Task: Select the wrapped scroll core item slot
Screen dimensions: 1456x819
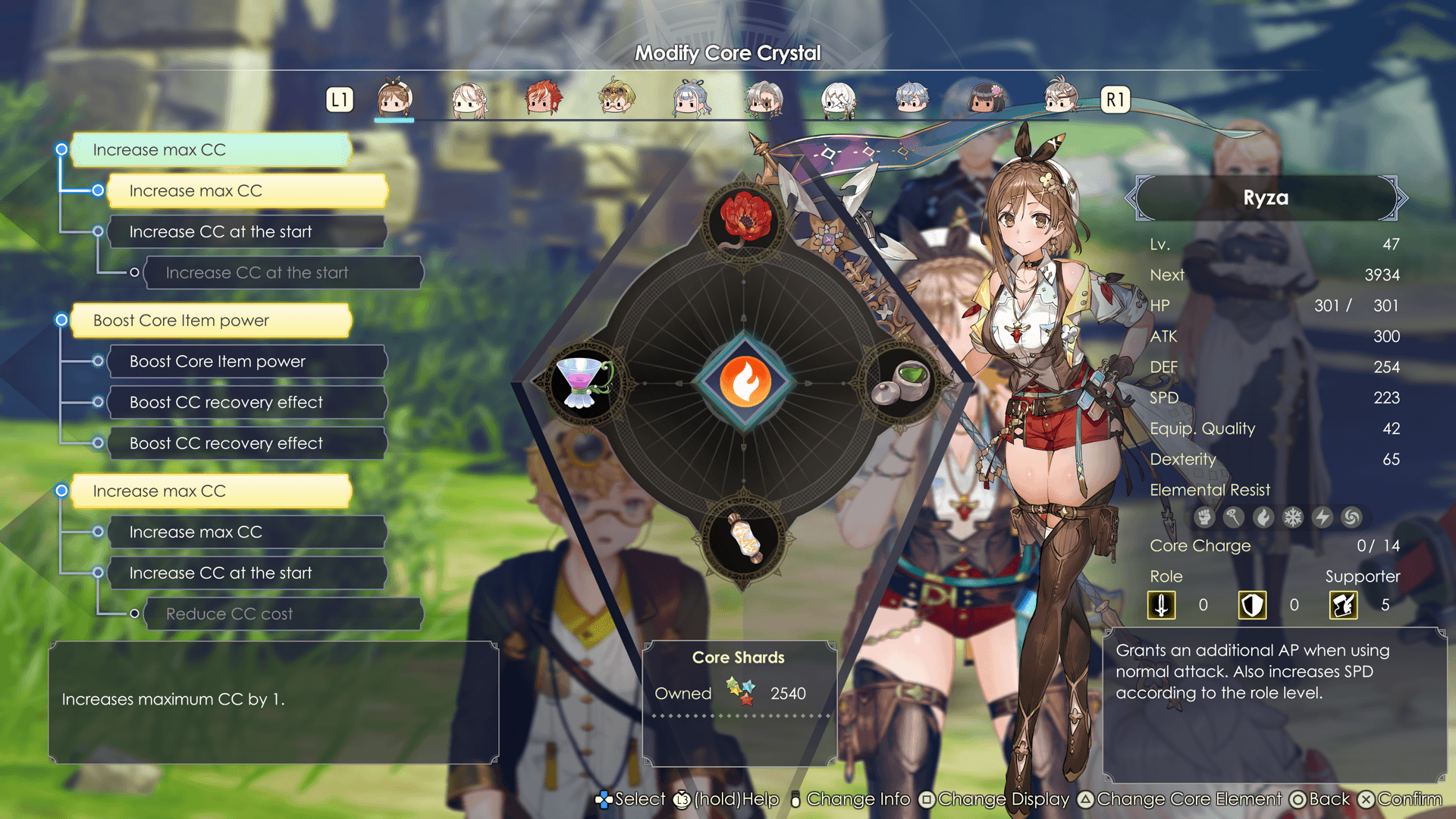Action: [x=745, y=540]
